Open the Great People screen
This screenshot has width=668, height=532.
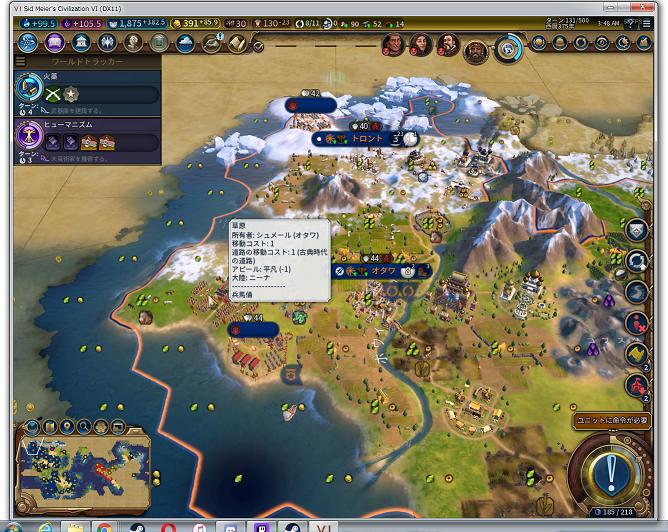pos(133,42)
